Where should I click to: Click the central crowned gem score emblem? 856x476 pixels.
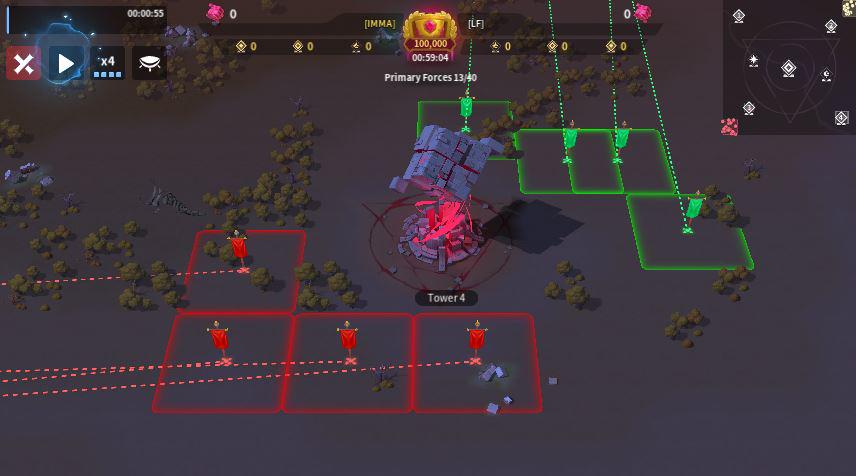pyautogui.click(x=431, y=30)
